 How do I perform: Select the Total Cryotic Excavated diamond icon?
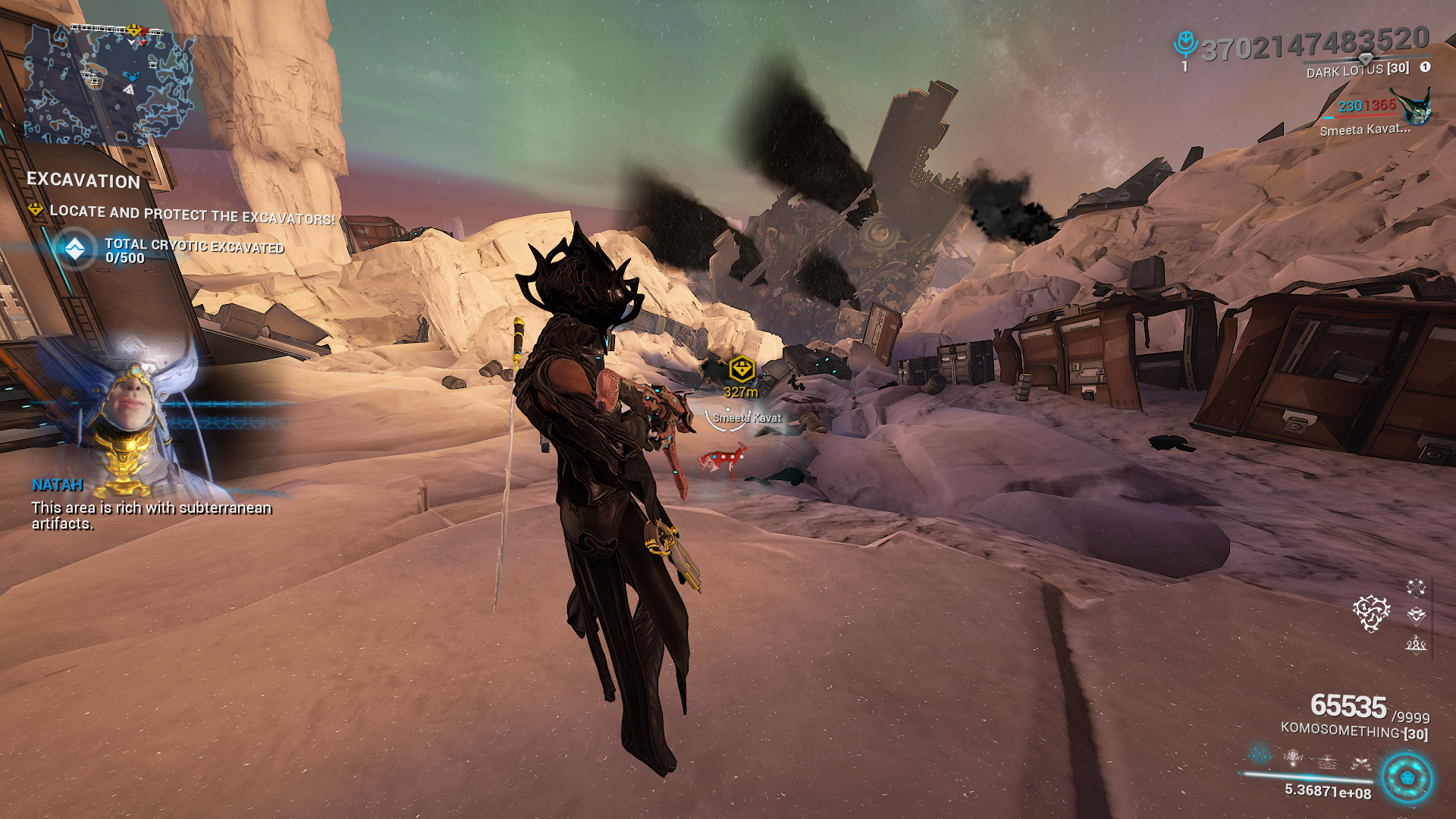75,249
